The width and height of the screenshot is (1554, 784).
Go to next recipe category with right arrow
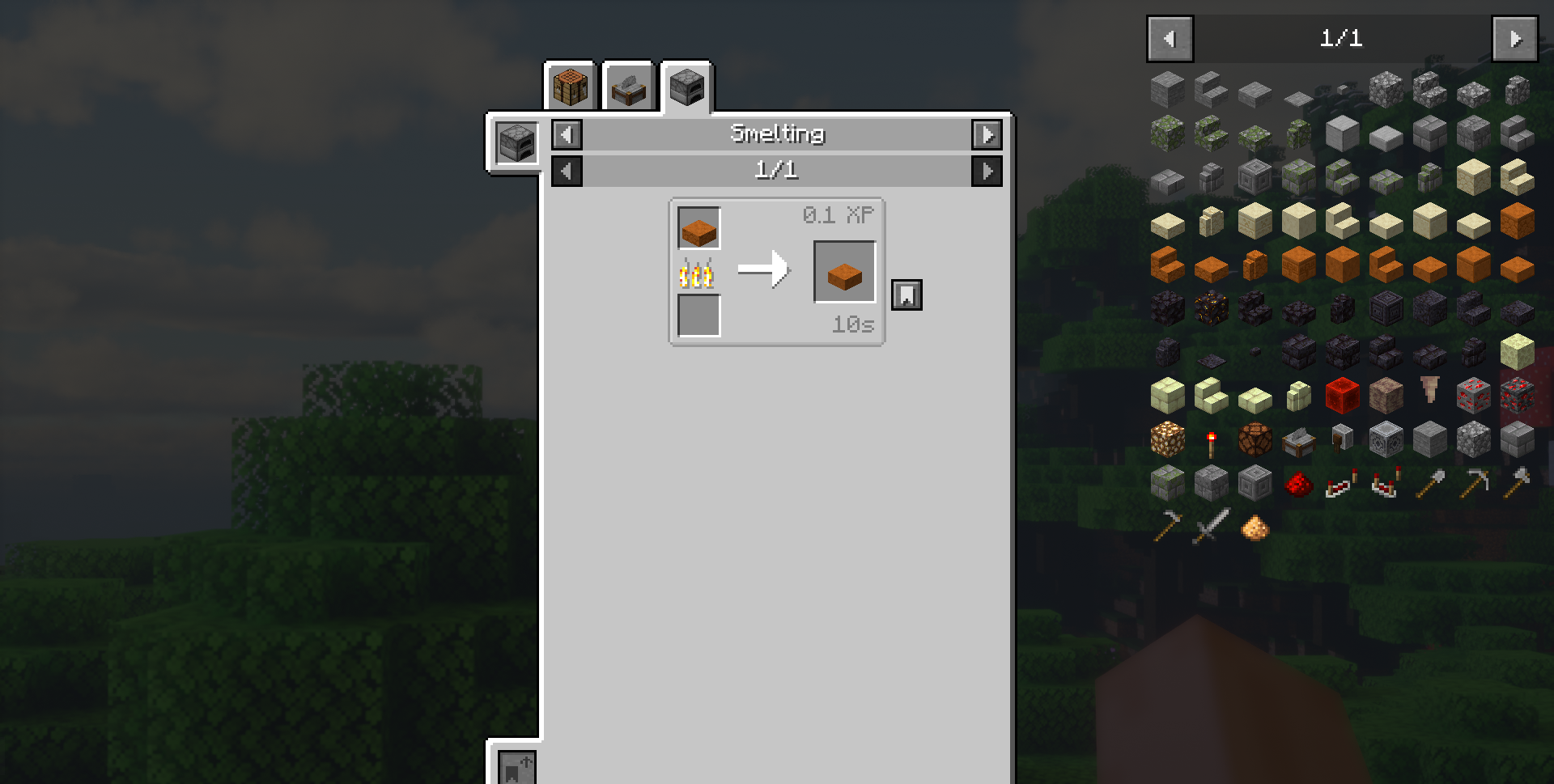click(987, 135)
